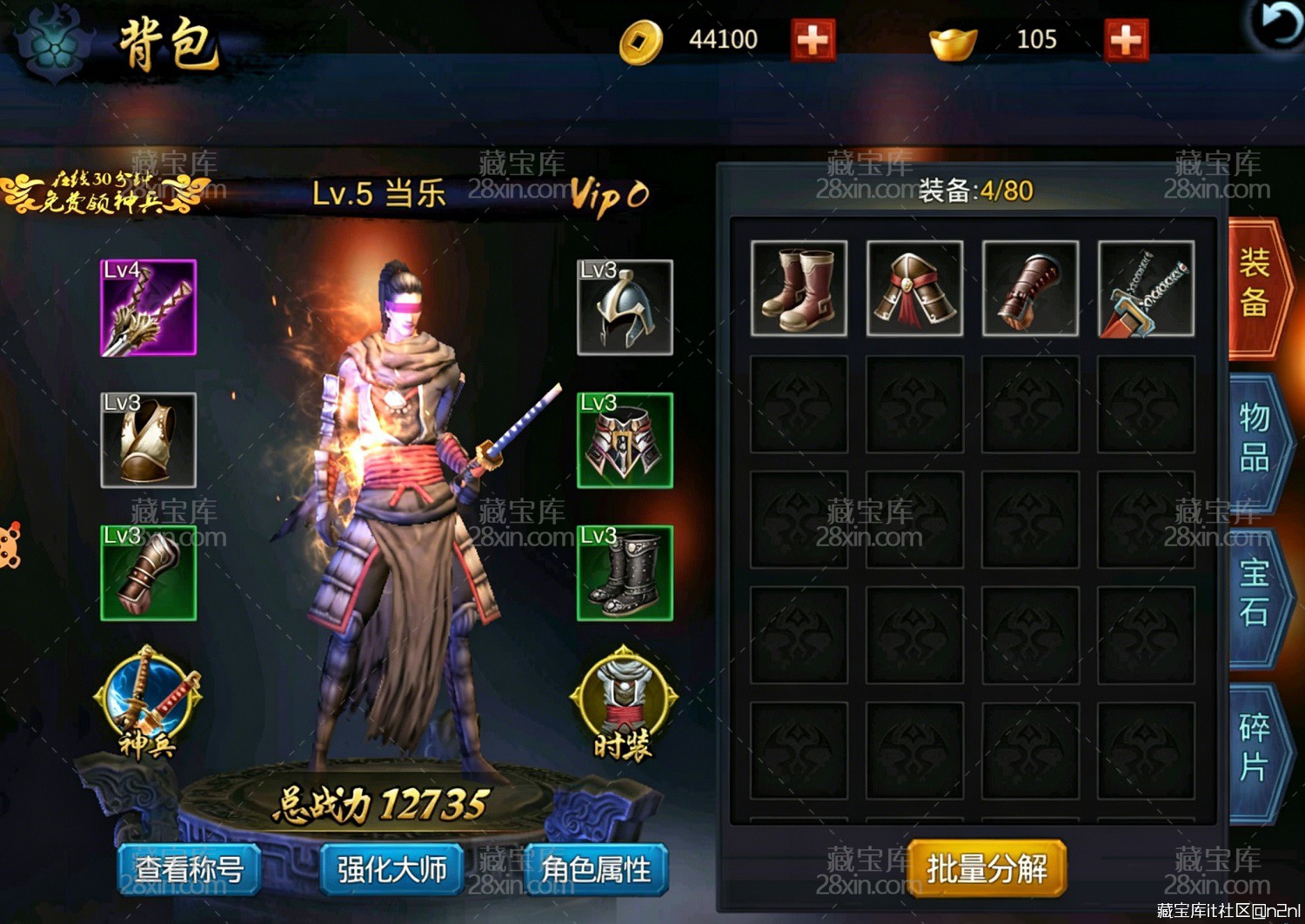Click the 查看称号 button
1305x924 pixels.
190,867
